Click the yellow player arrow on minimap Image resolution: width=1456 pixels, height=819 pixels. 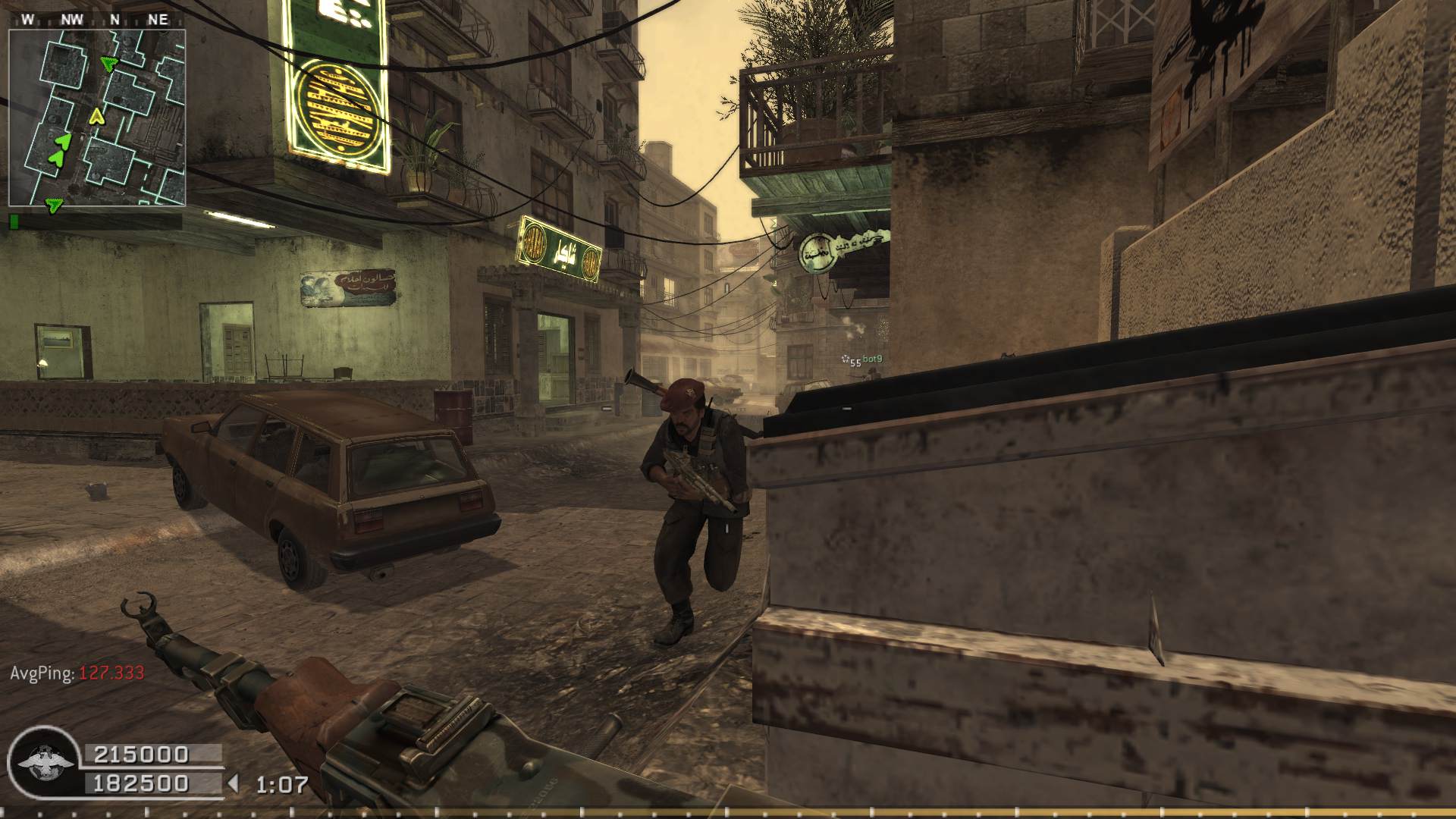tap(96, 116)
